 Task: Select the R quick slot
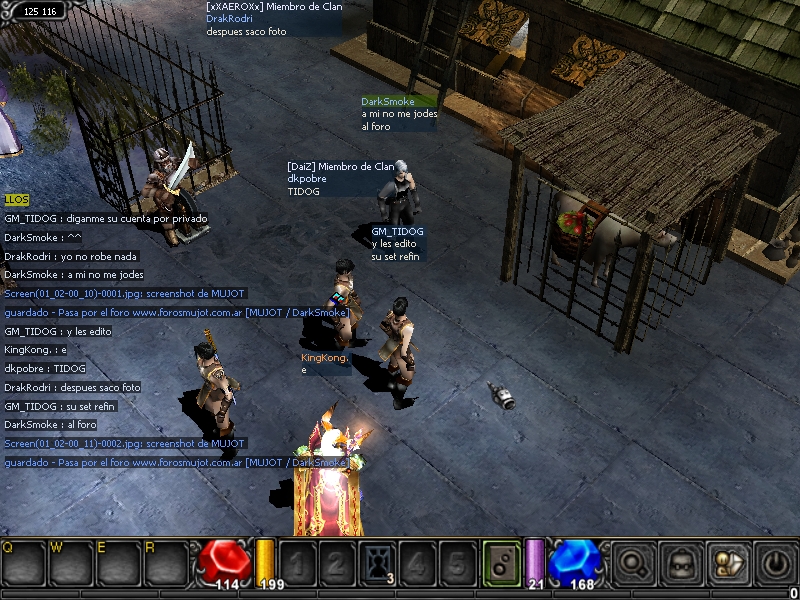165,565
